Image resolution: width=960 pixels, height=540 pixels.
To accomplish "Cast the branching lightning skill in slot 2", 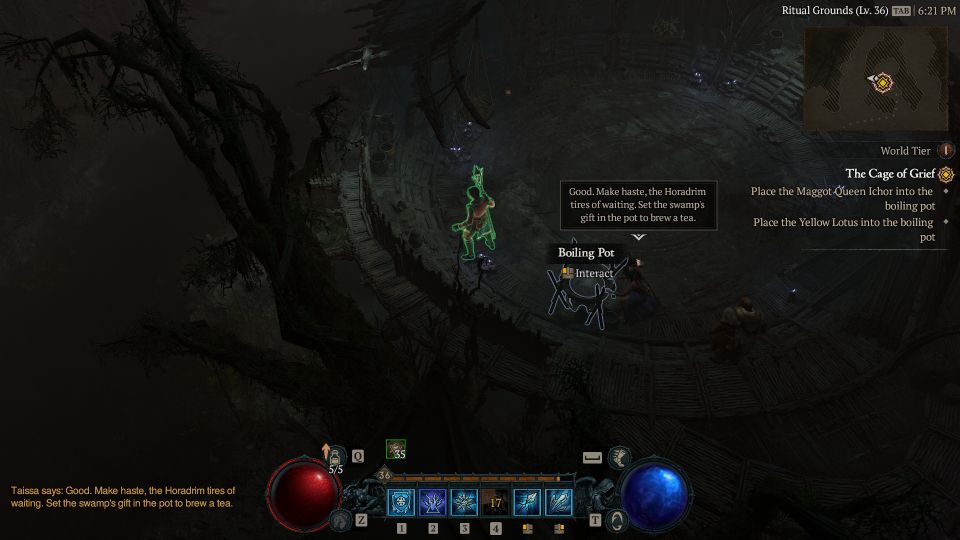I will point(433,502).
